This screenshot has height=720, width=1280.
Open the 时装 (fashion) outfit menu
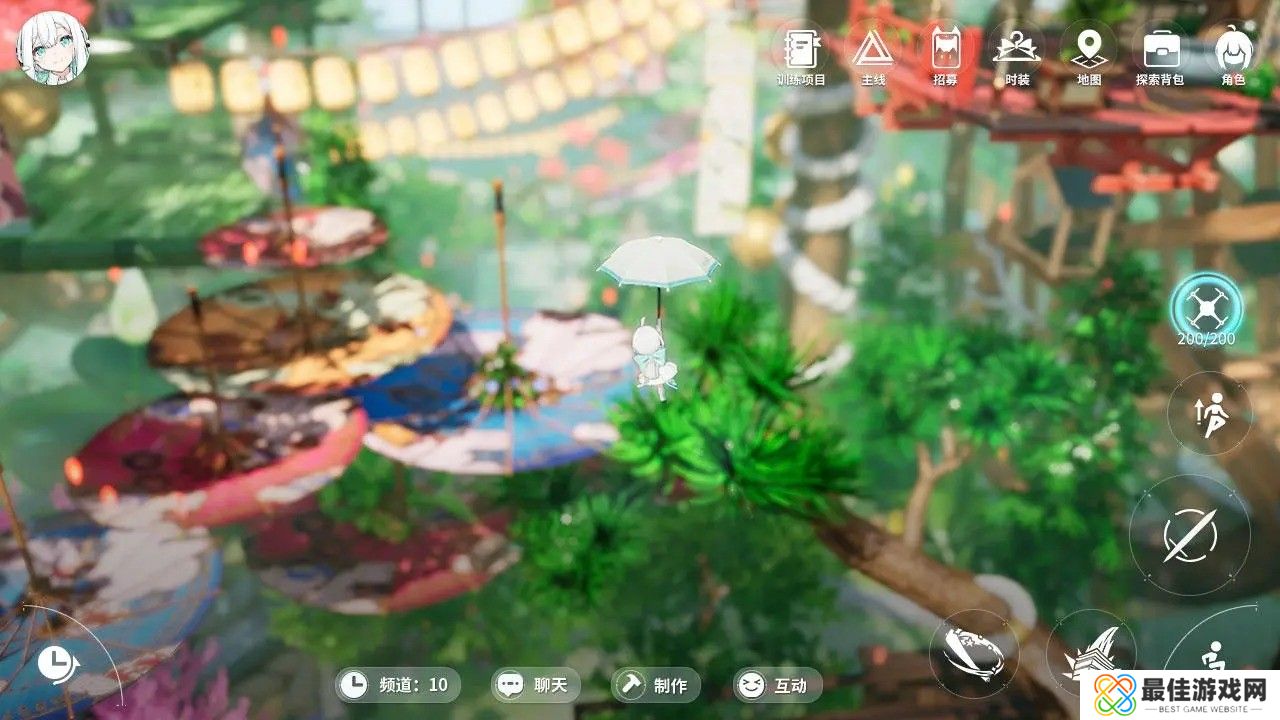(1018, 50)
